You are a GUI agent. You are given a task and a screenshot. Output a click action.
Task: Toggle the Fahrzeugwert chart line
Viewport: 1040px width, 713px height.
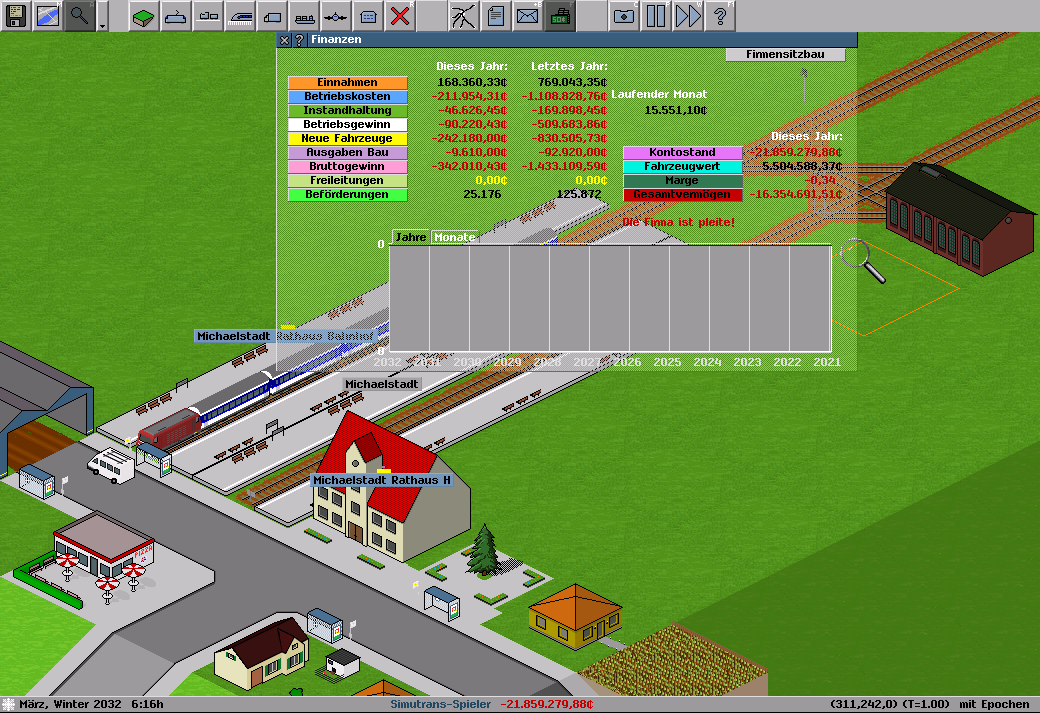(682, 167)
